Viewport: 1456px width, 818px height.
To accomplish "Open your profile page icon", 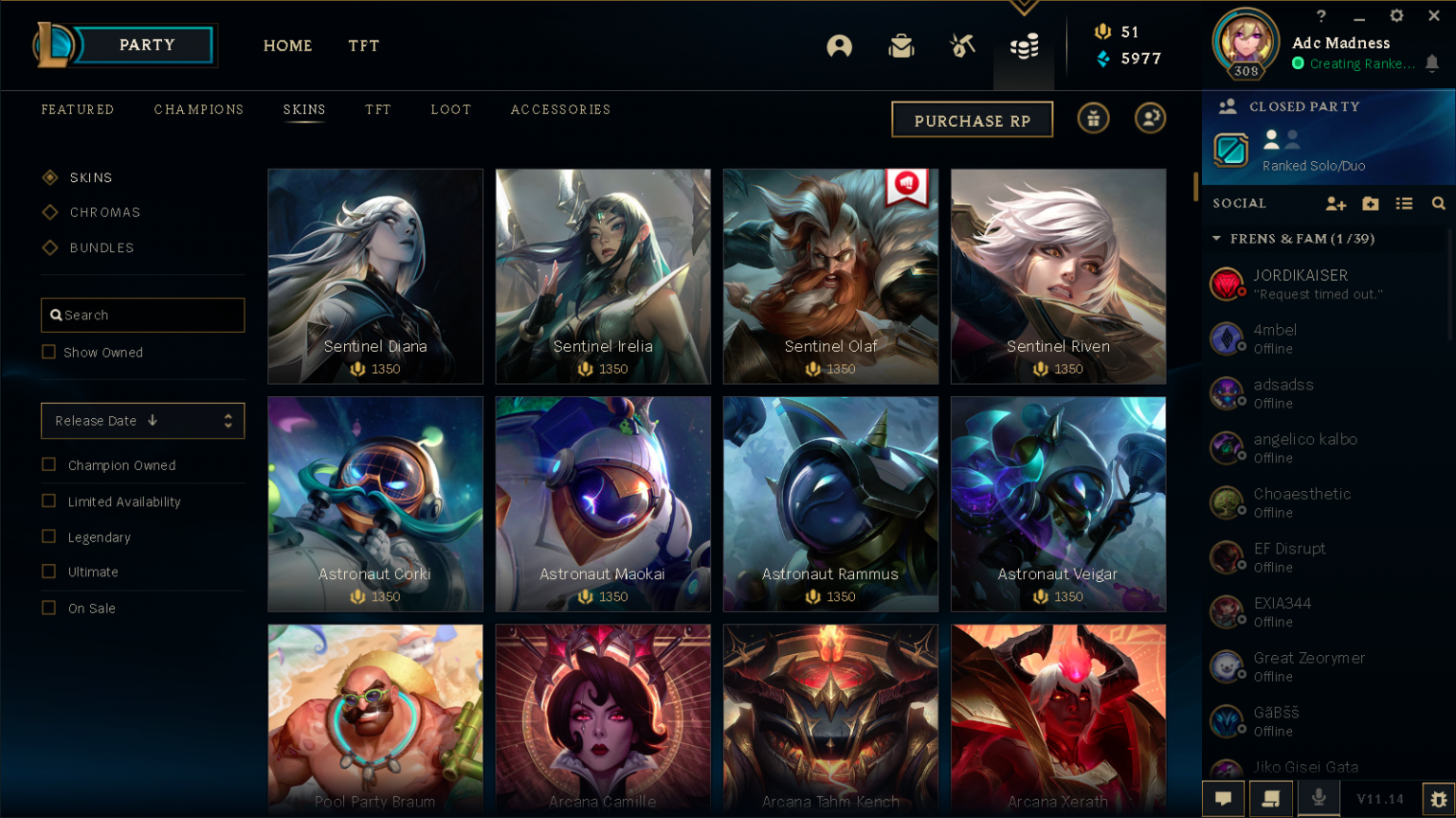I will coord(839,45).
